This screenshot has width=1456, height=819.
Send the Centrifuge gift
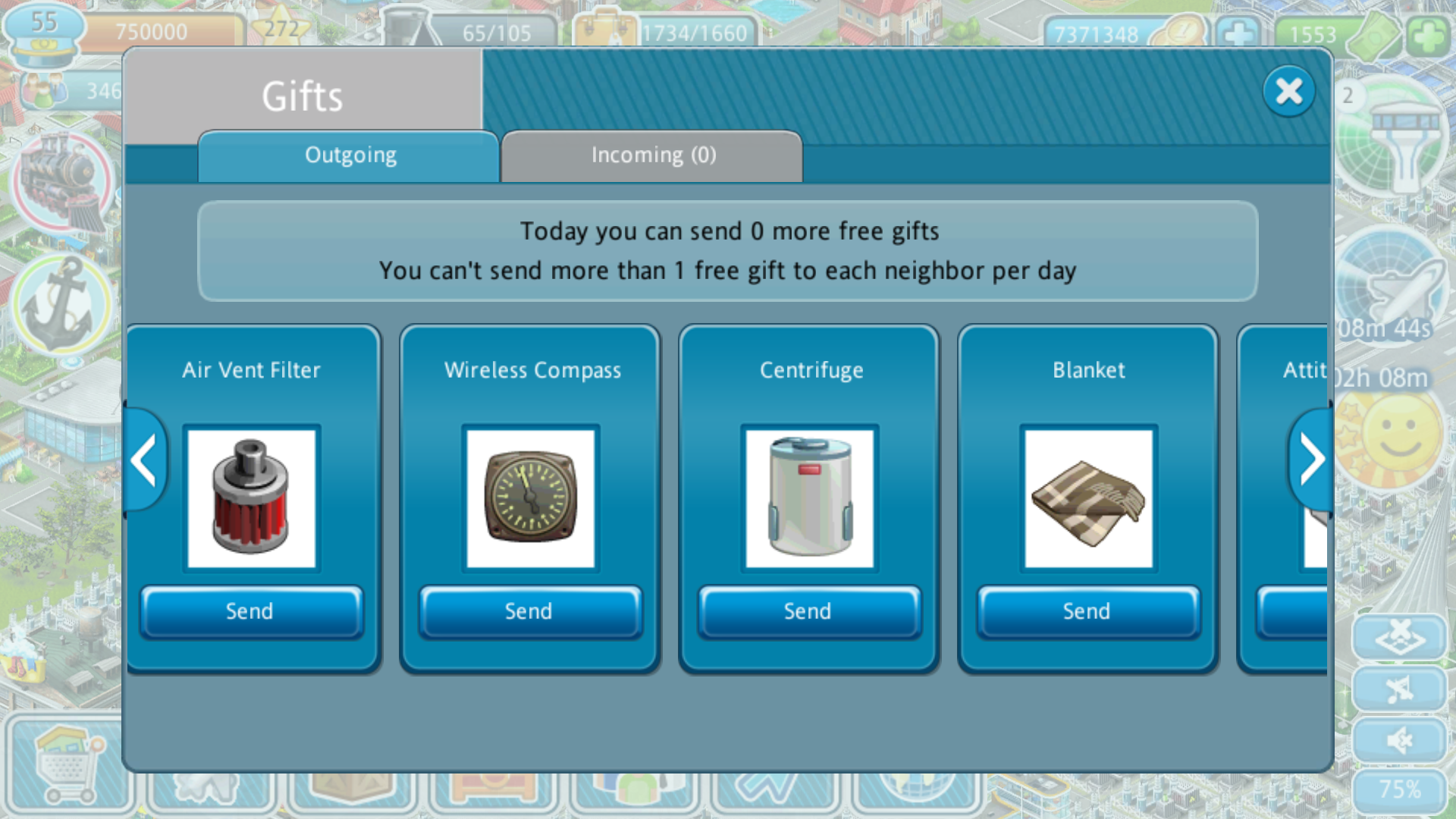point(809,611)
